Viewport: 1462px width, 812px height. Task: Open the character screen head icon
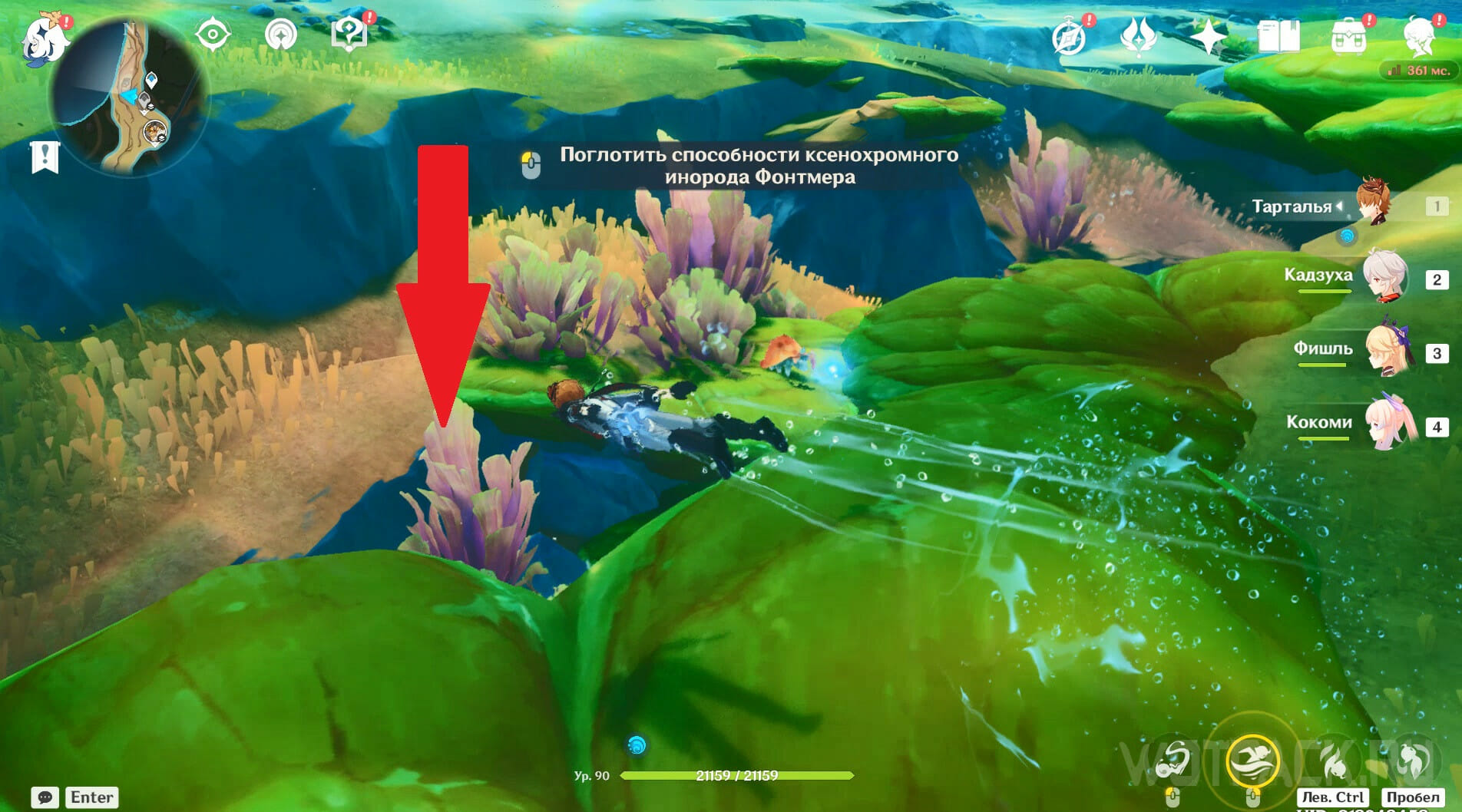pyautogui.click(x=1418, y=36)
